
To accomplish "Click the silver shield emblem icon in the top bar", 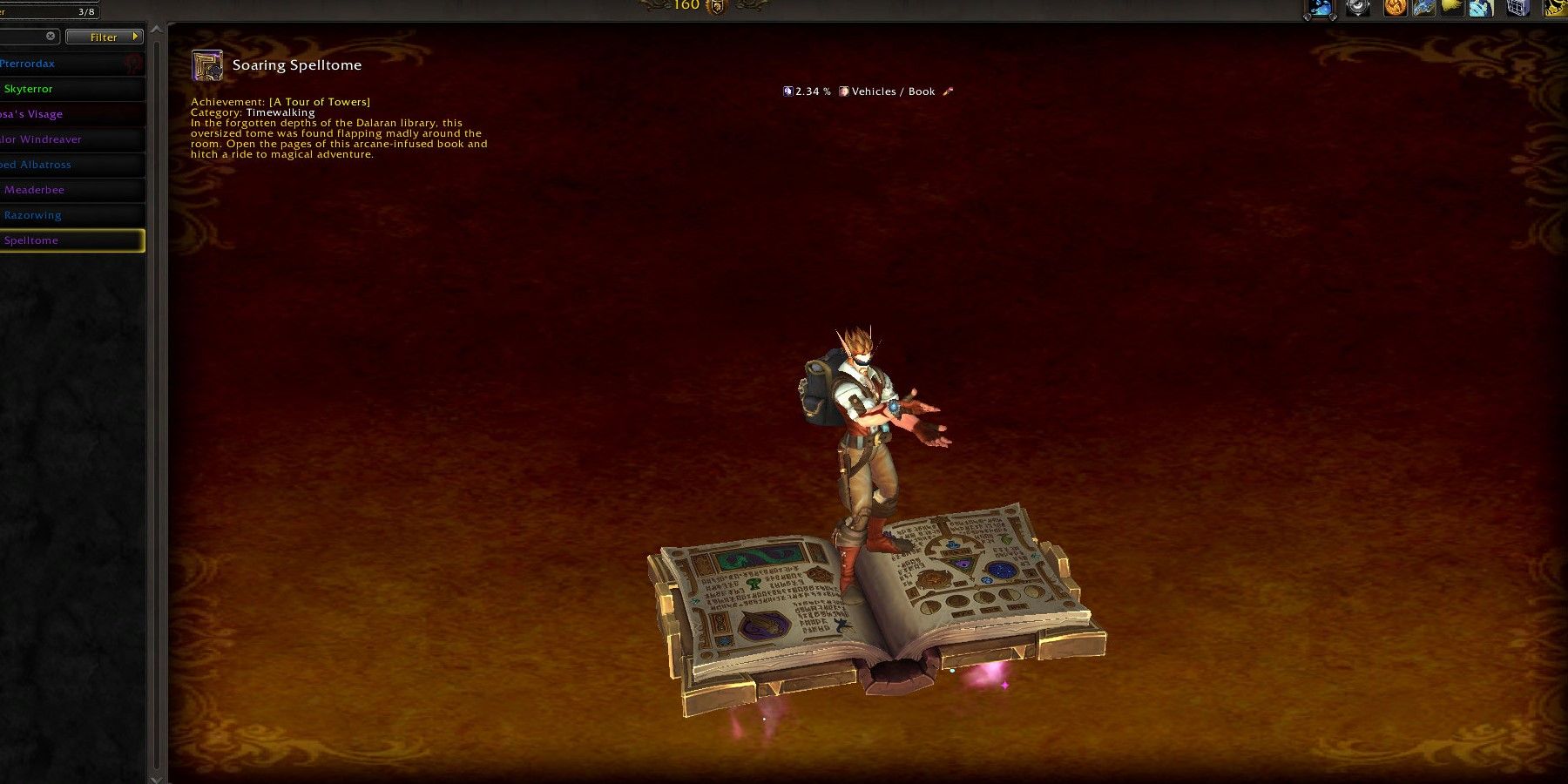I will coord(1356,8).
